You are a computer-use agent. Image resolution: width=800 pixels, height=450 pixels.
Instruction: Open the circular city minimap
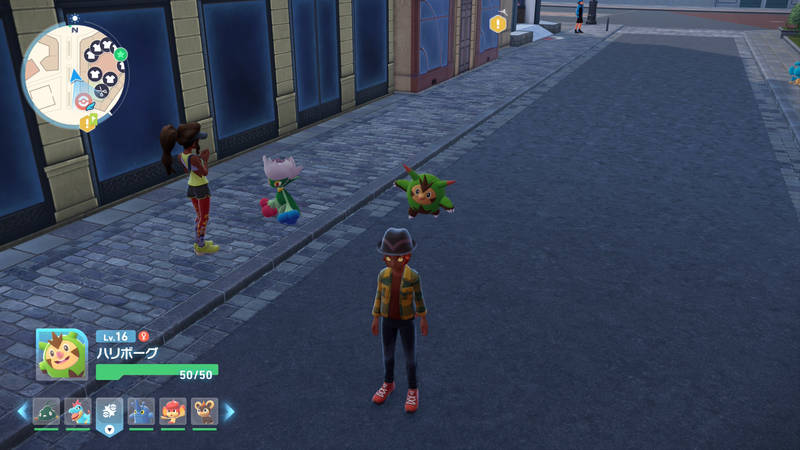[74, 77]
